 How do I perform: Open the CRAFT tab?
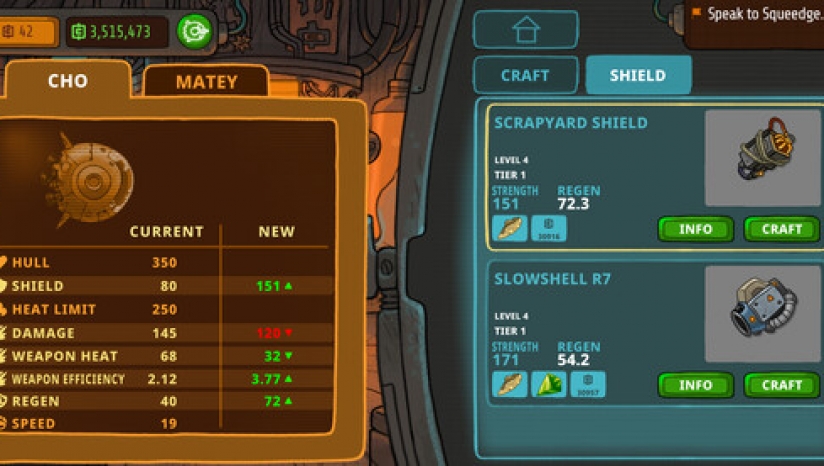525,75
